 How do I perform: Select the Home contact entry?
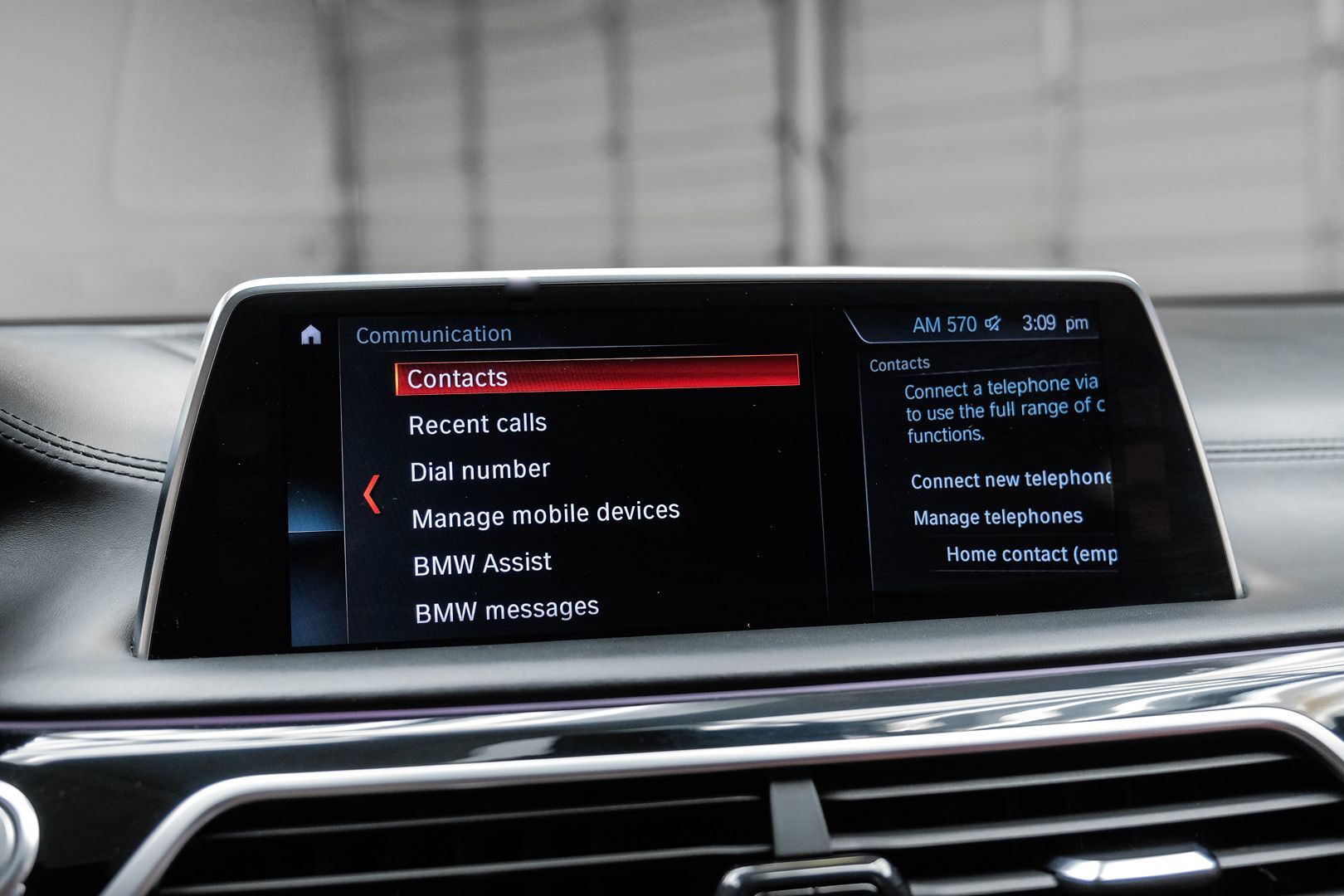pos(1030,553)
